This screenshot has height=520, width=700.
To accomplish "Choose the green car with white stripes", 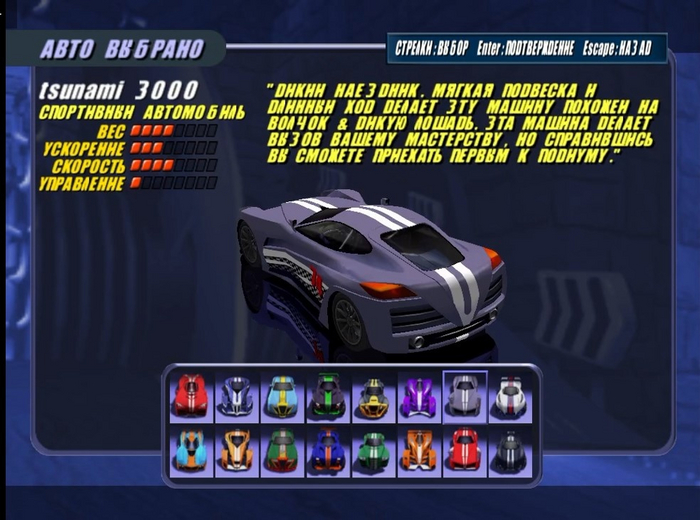I will coord(373,450).
